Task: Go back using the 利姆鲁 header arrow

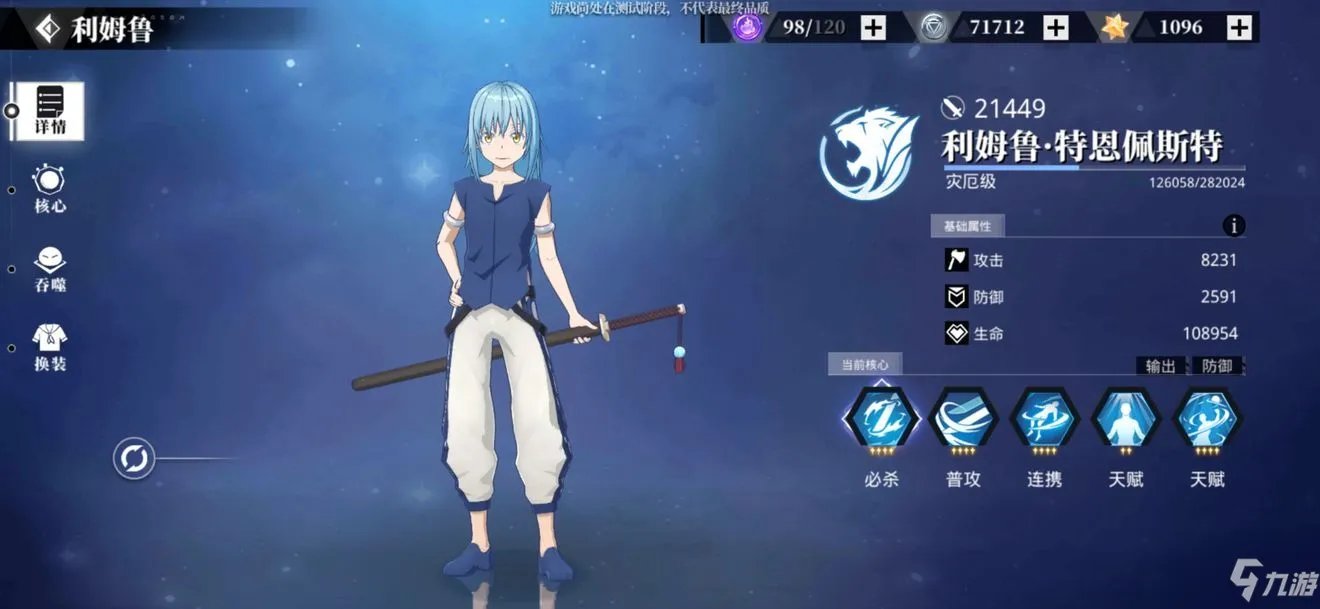Action: pos(48,29)
